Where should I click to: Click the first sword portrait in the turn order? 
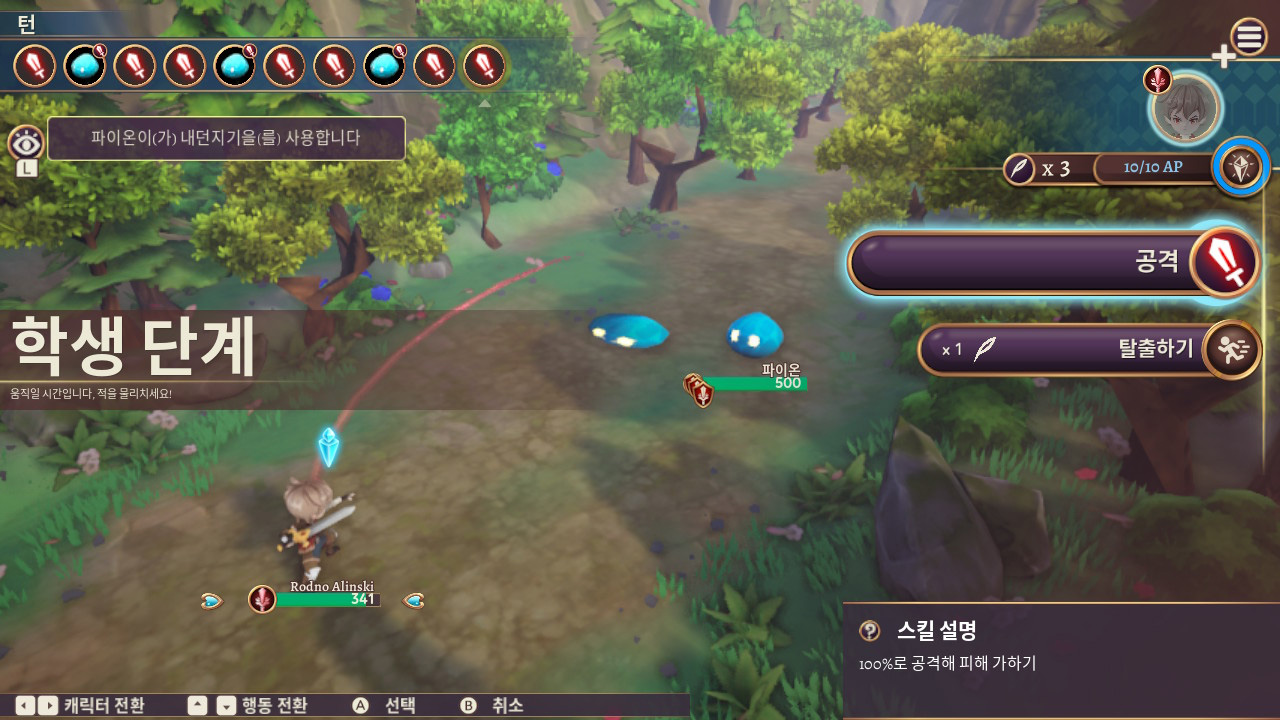pos(34,64)
